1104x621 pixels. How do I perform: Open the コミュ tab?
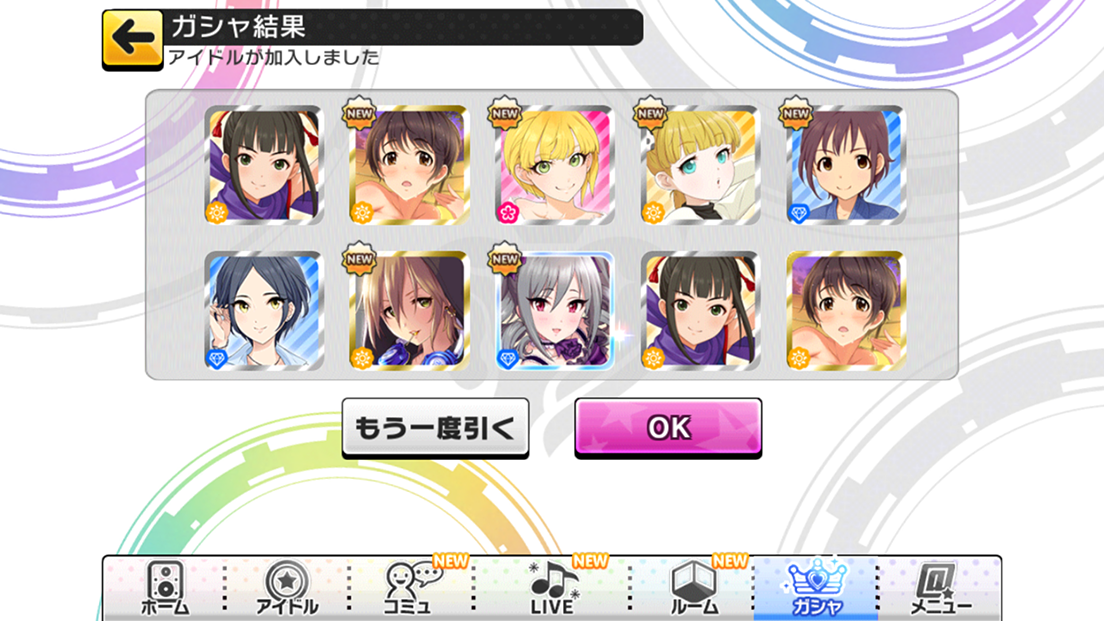pos(411,587)
